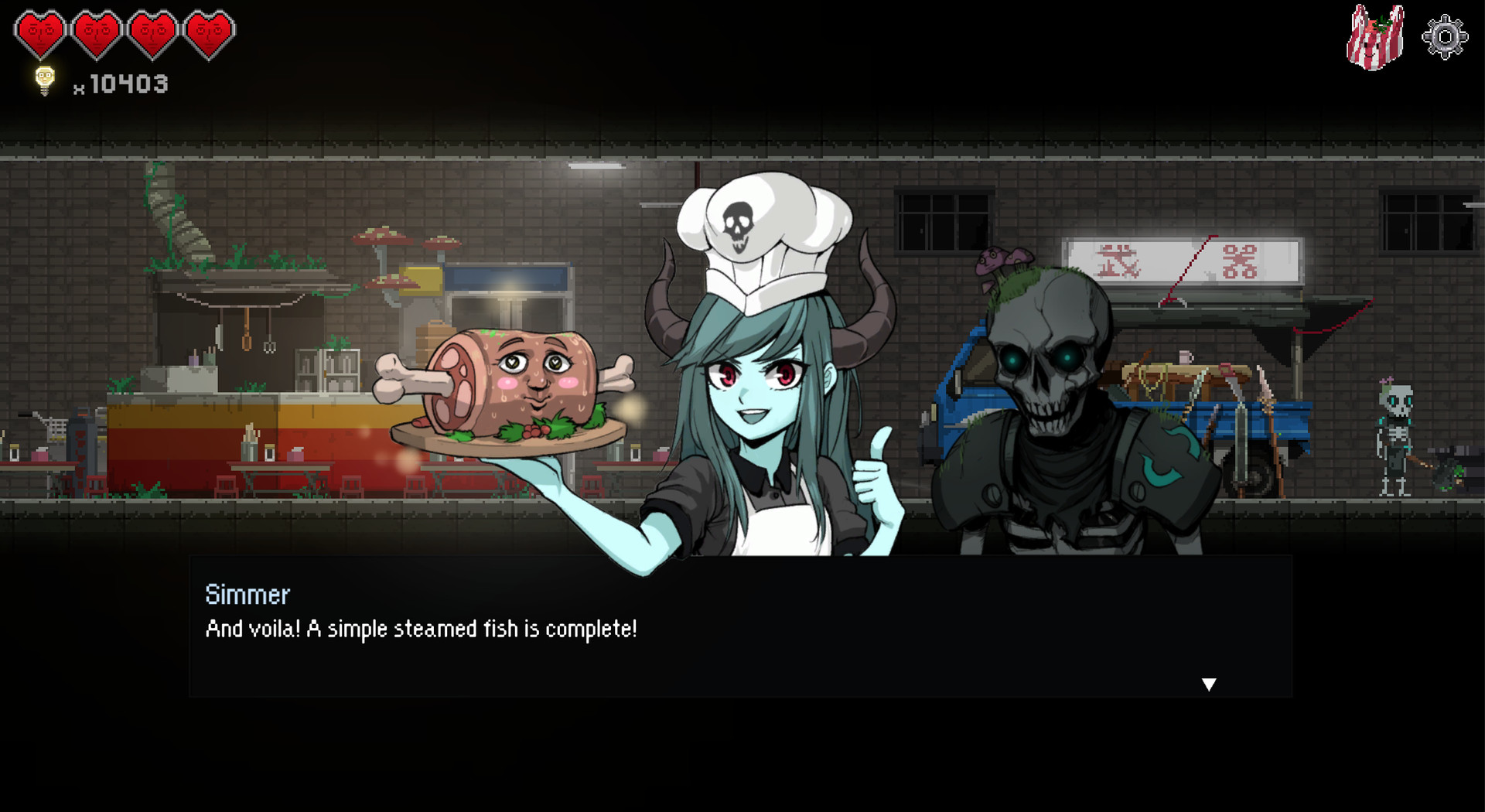Select the first heart in the health bar

38,32
